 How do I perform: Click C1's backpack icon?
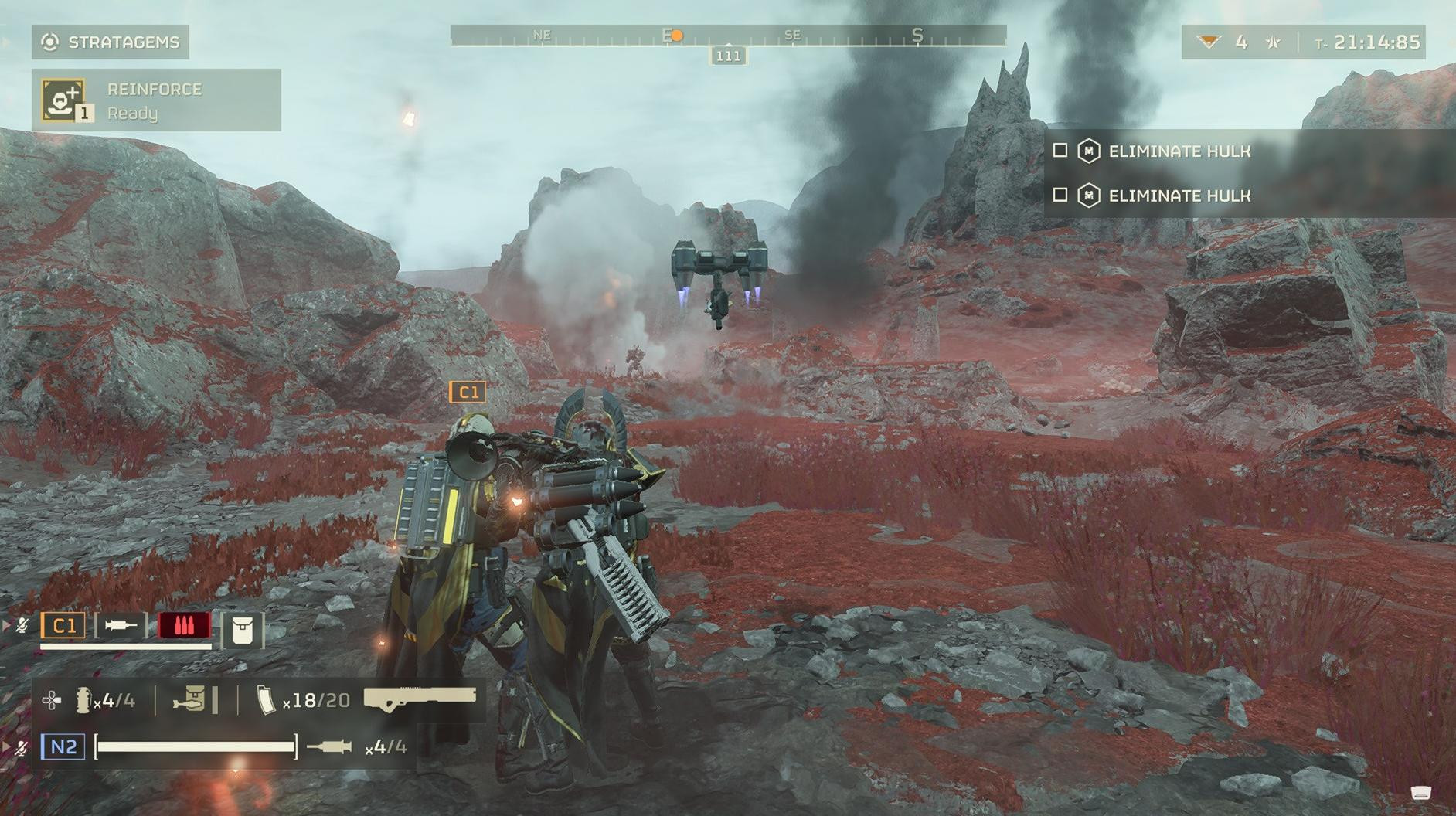click(242, 631)
